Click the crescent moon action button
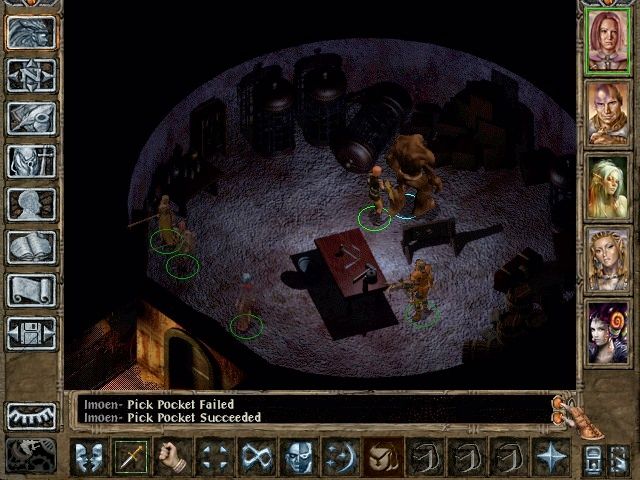The height and width of the screenshot is (480, 640). [x=341, y=457]
